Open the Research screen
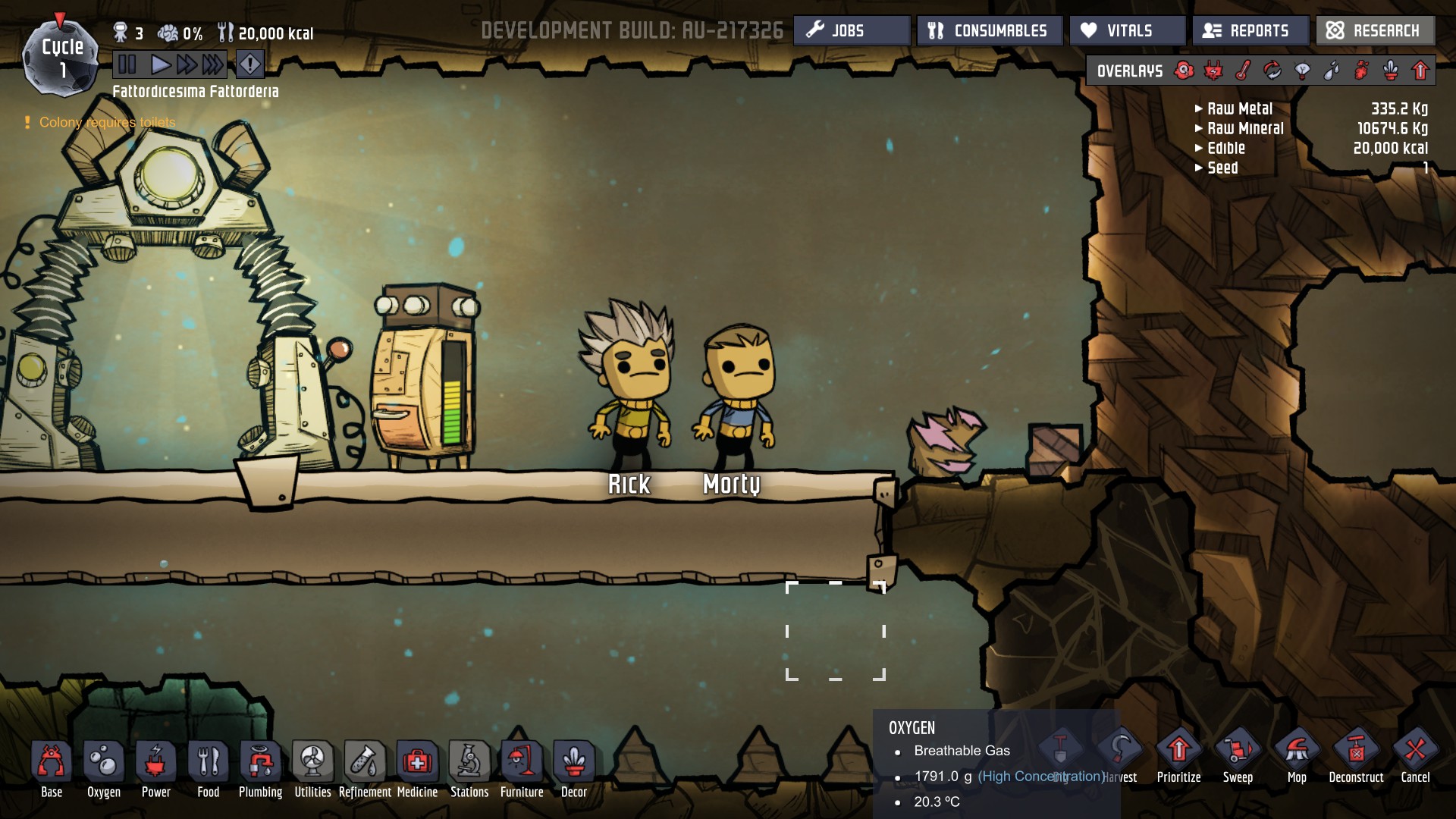Screen dimensions: 1456x819 pos(1375,31)
